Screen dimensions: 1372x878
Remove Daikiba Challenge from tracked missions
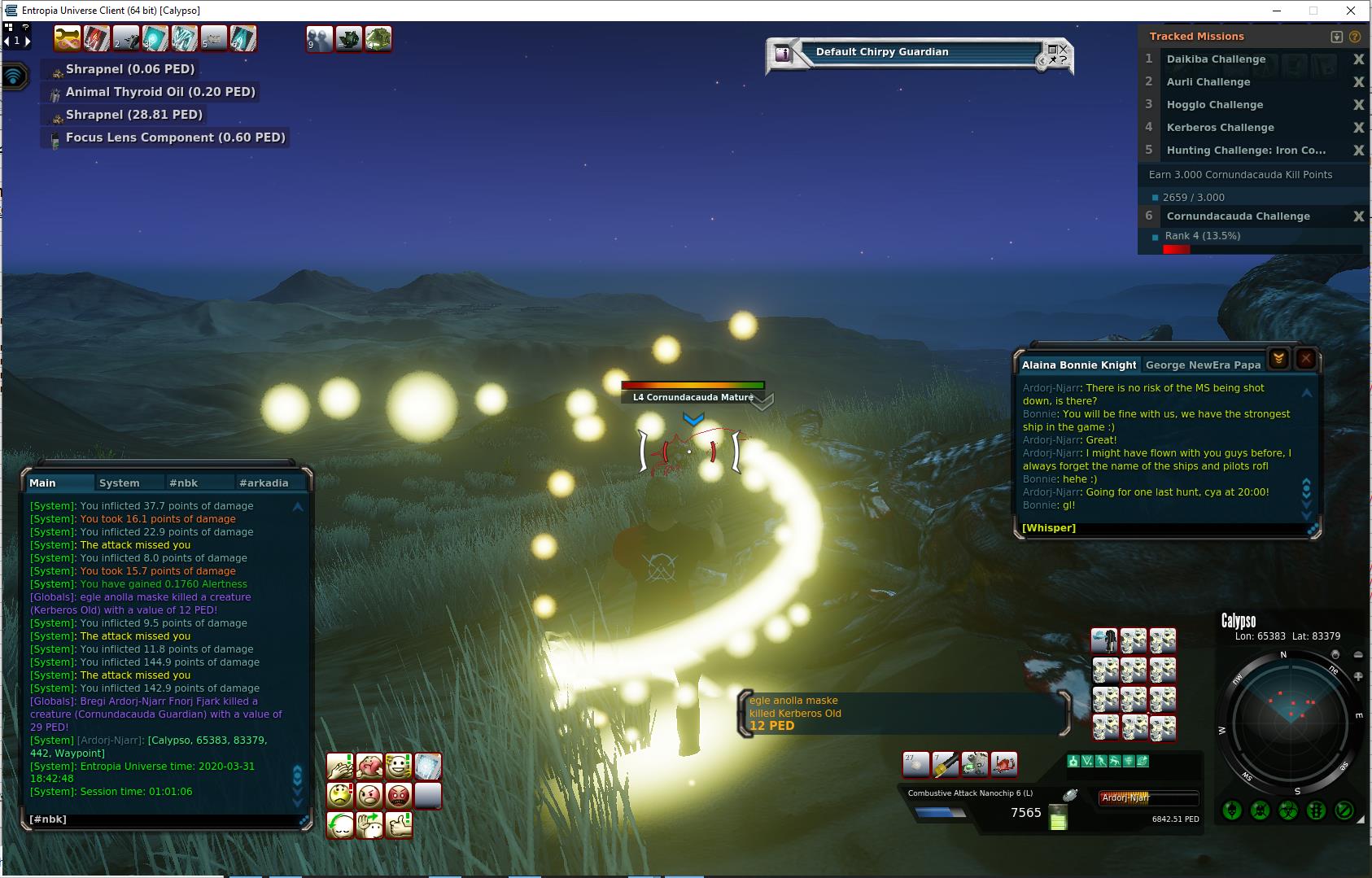point(1358,59)
